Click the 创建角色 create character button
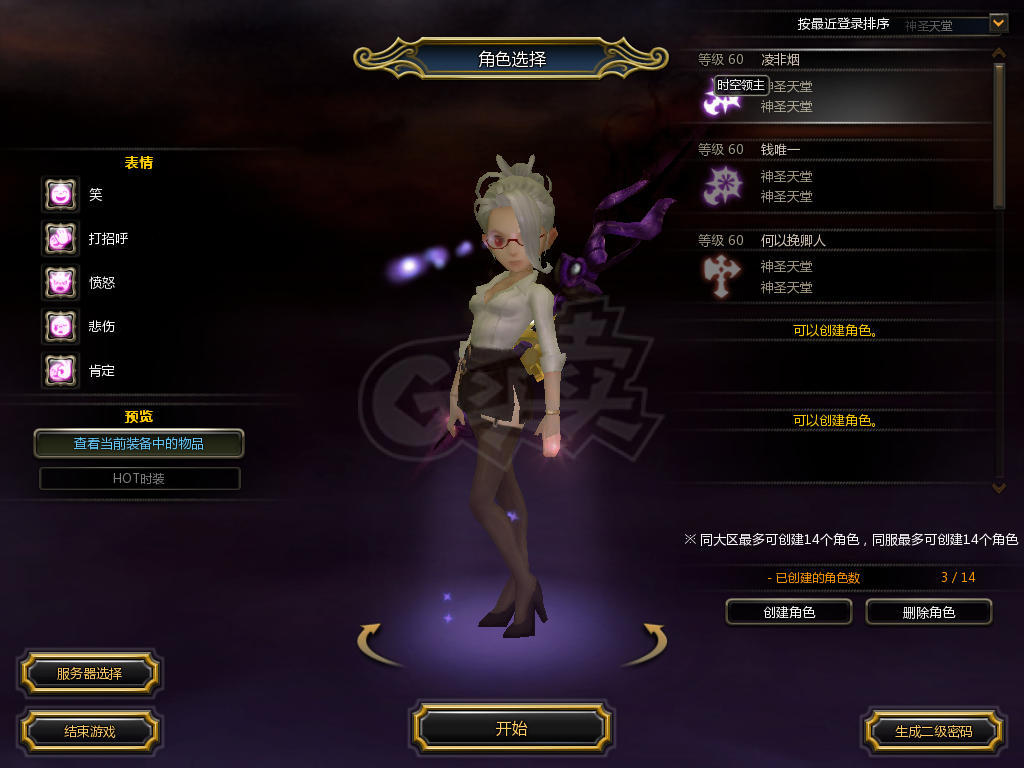1024x768 pixels. 789,612
